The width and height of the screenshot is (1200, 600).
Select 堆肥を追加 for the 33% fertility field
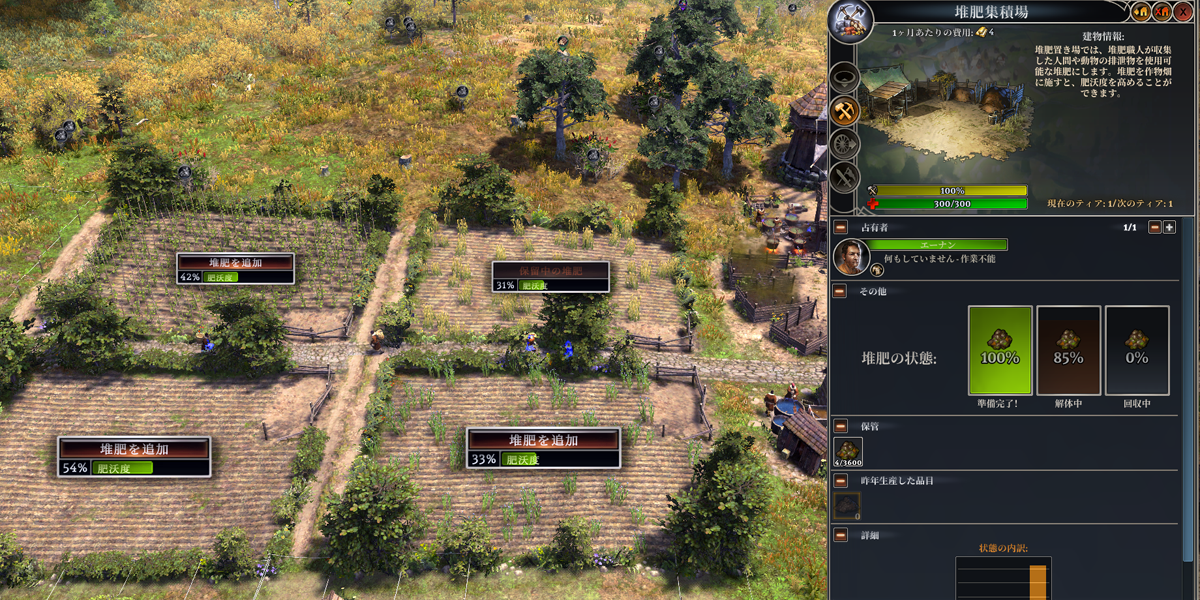point(543,440)
